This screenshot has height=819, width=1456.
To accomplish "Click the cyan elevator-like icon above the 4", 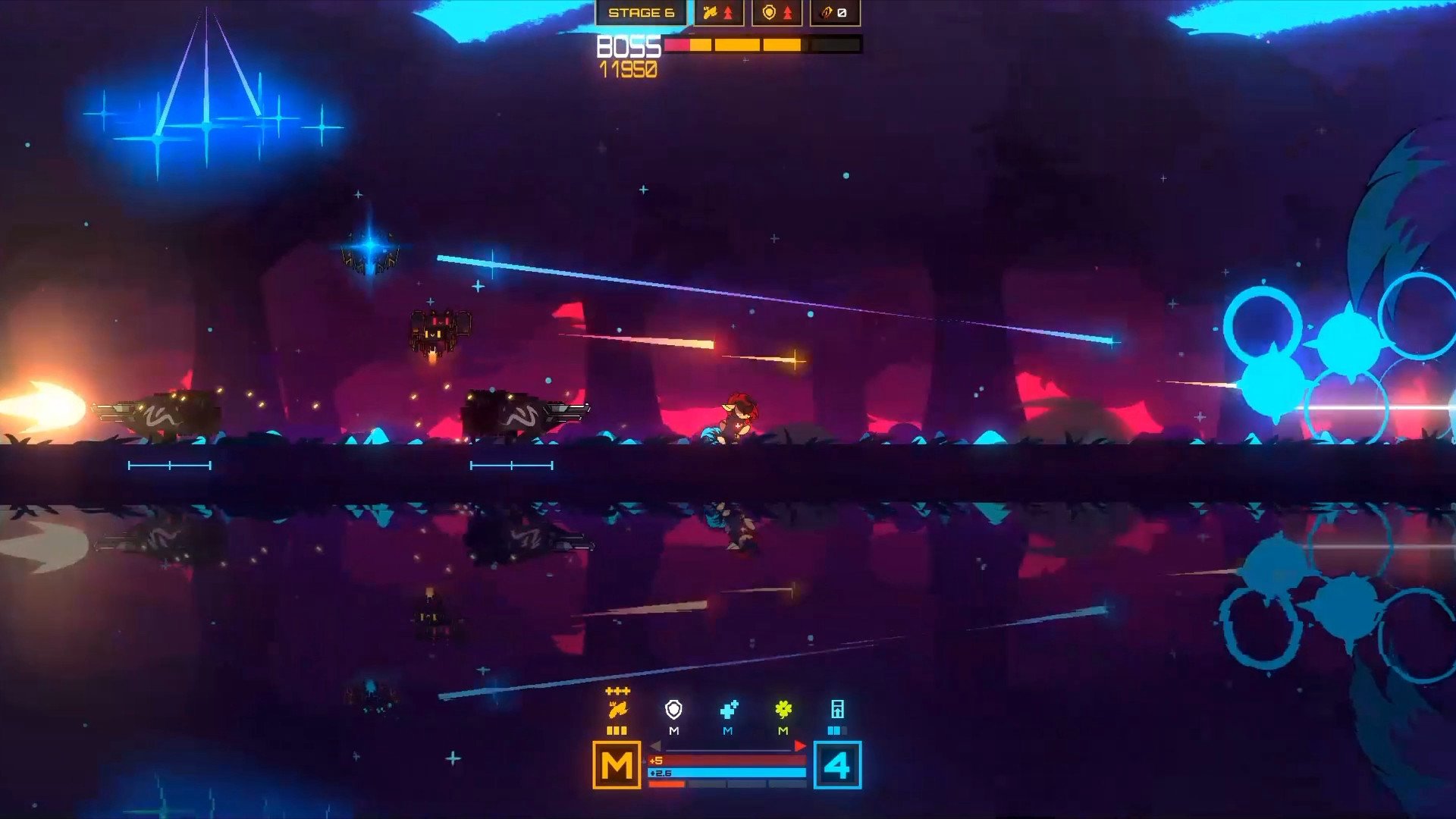I will click(837, 710).
